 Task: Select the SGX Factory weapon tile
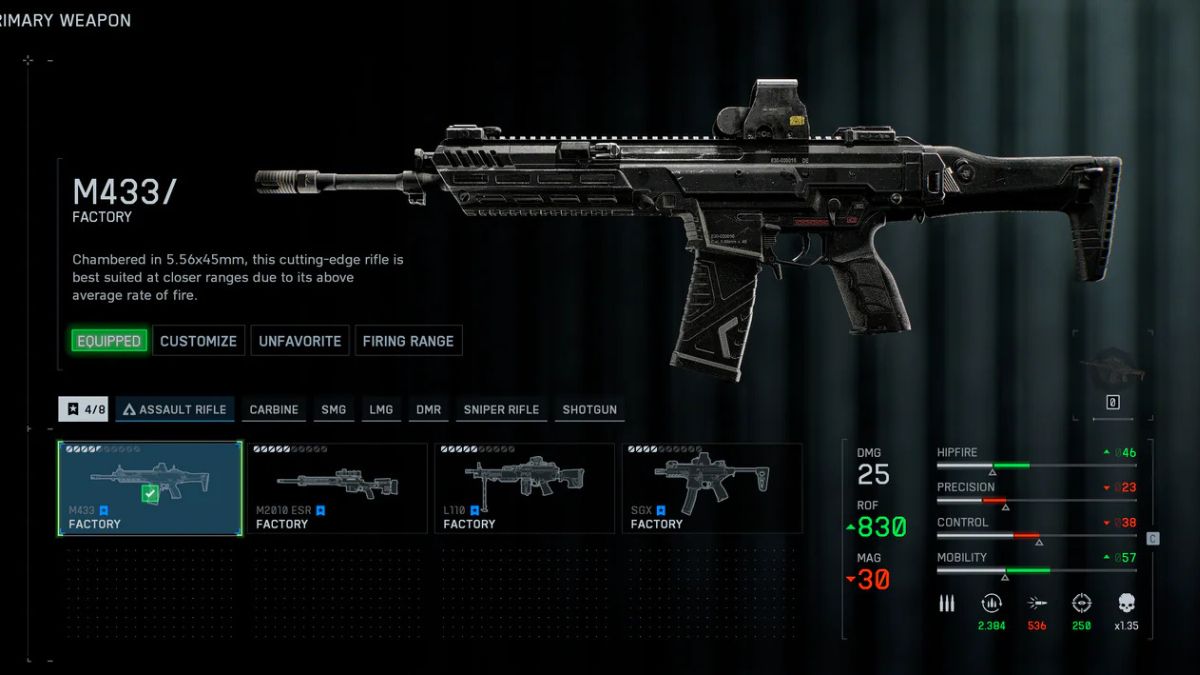[711, 488]
